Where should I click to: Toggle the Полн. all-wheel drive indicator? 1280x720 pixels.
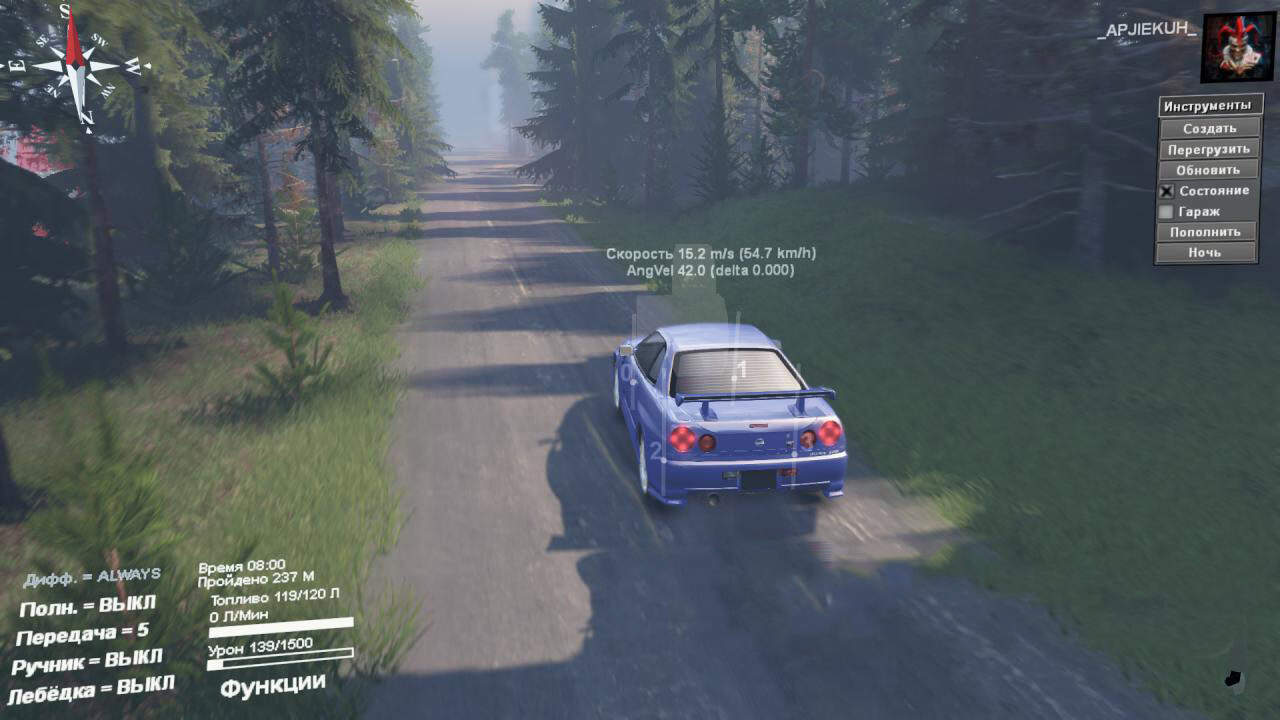point(88,606)
